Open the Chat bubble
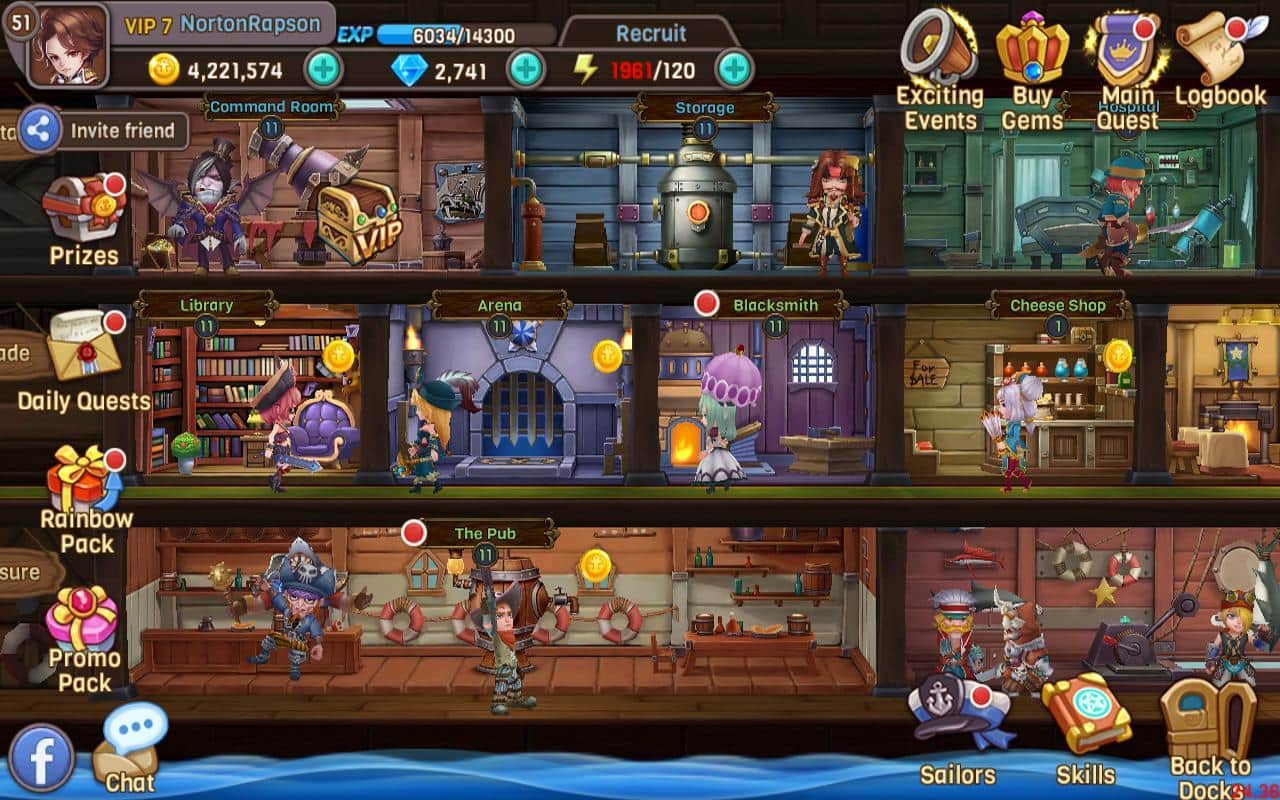 (130, 745)
